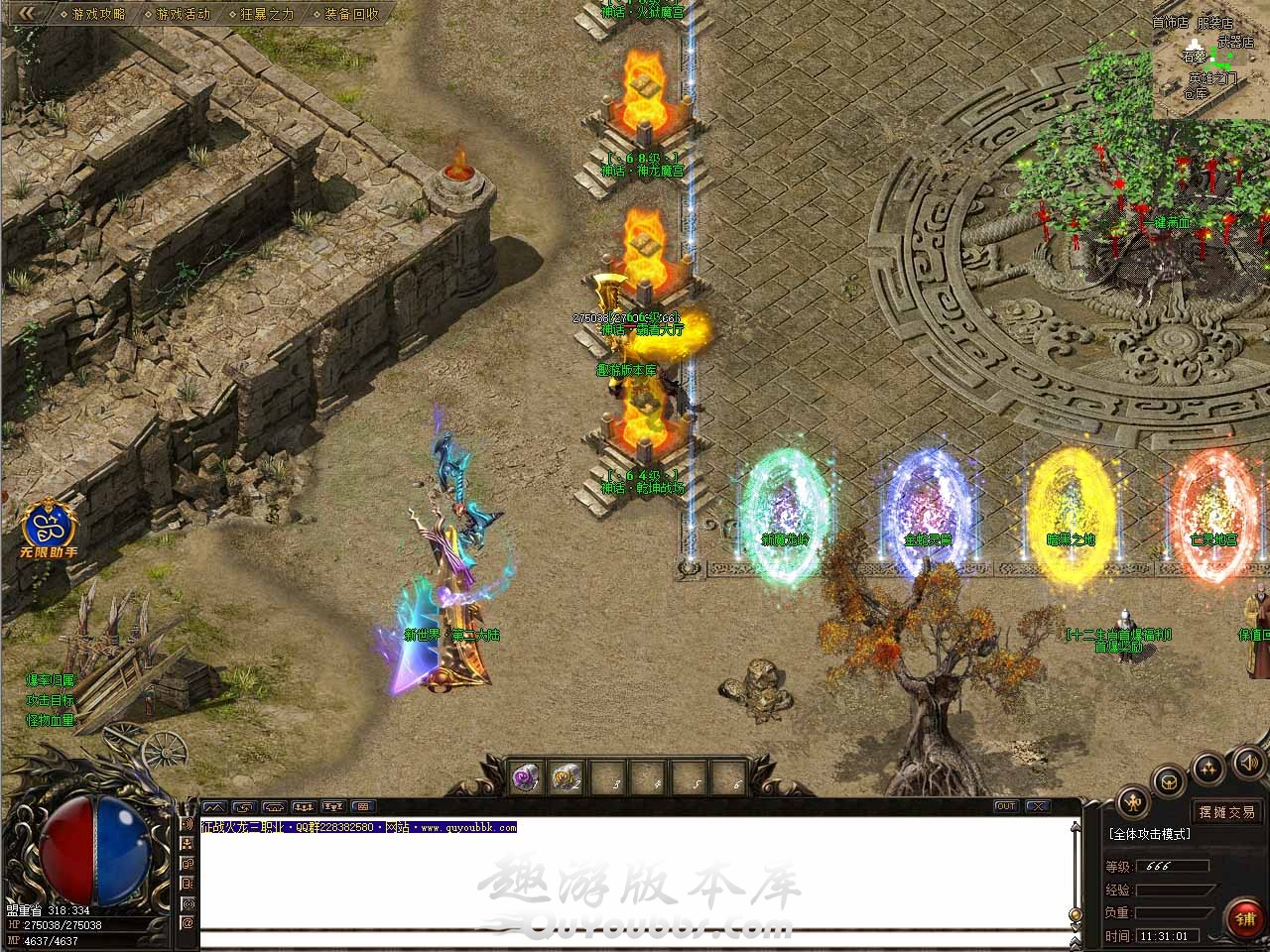Open the 摆摊交易 stall trade button
1270x952 pixels.
1226,812
